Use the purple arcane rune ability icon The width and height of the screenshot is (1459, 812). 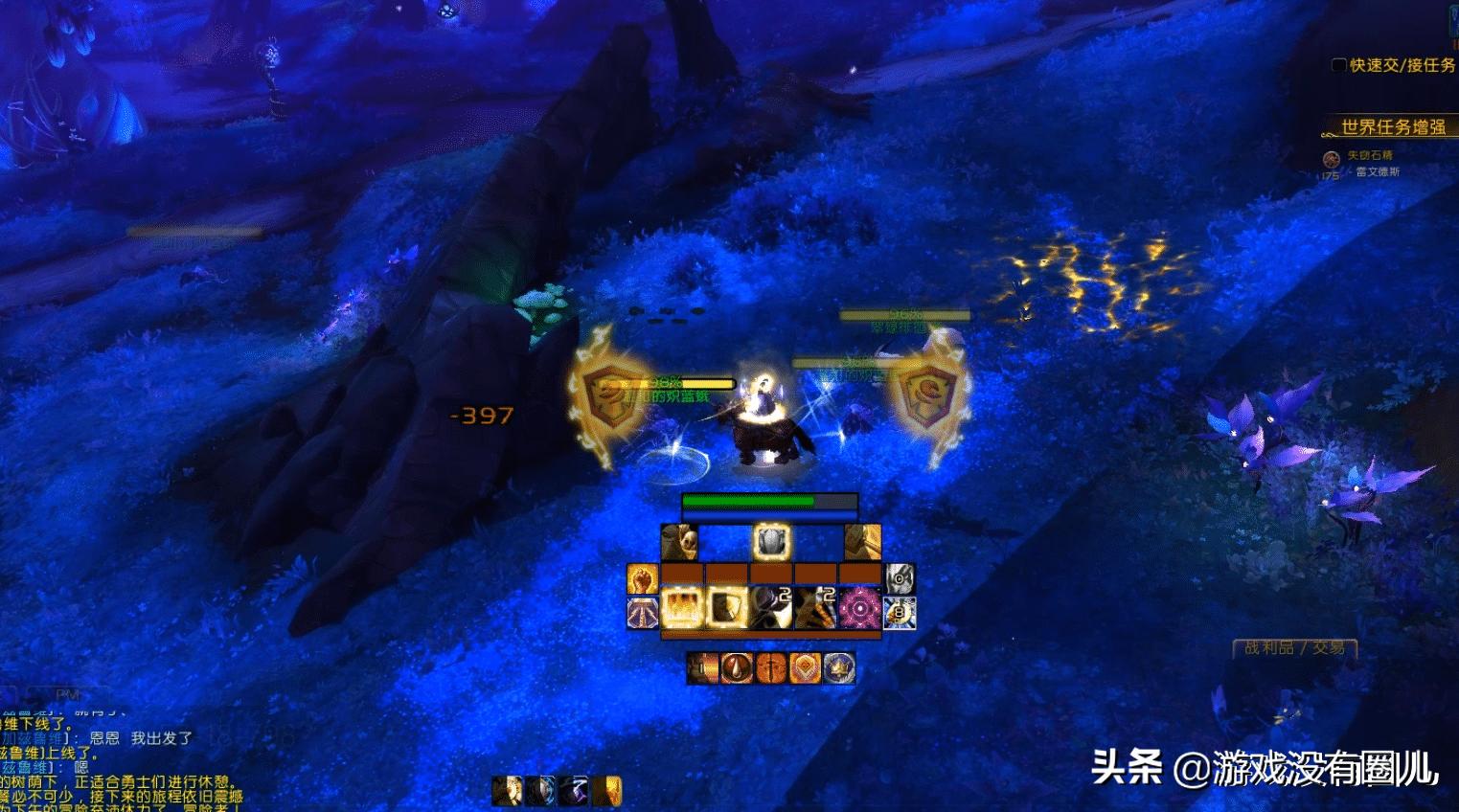point(859,607)
